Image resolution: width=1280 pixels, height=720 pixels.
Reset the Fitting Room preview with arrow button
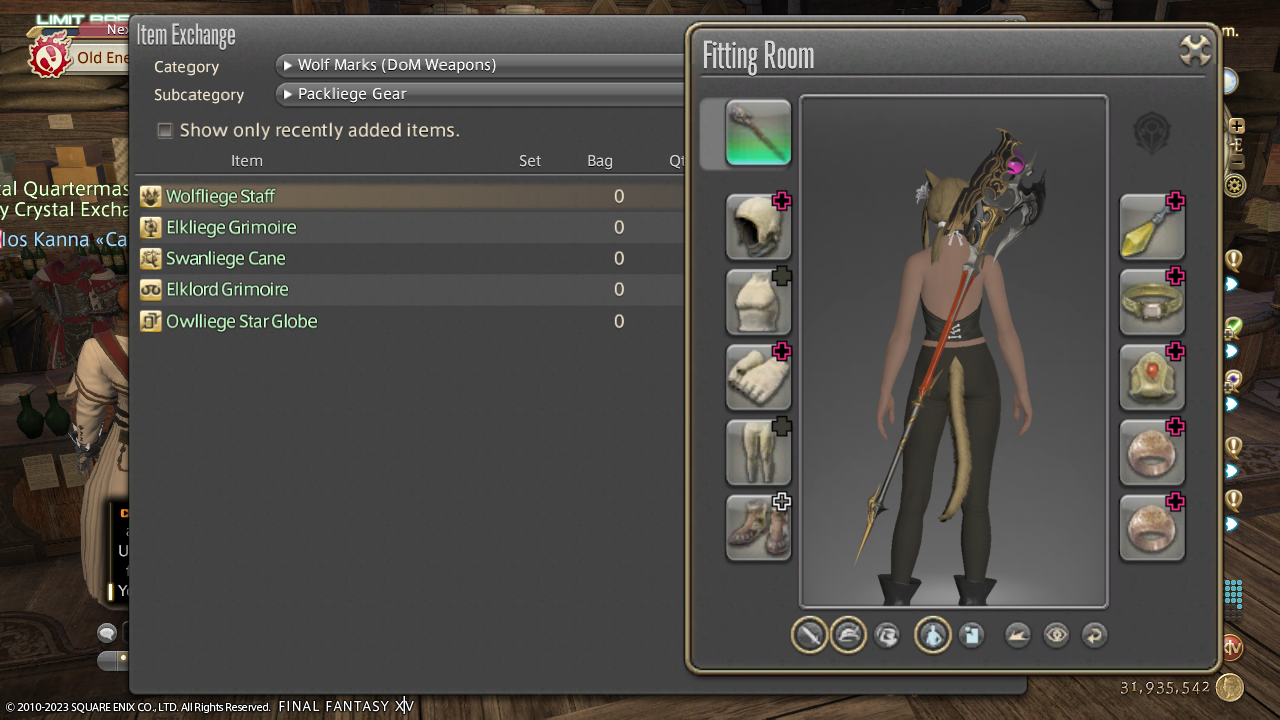click(x=1095, y=635)
